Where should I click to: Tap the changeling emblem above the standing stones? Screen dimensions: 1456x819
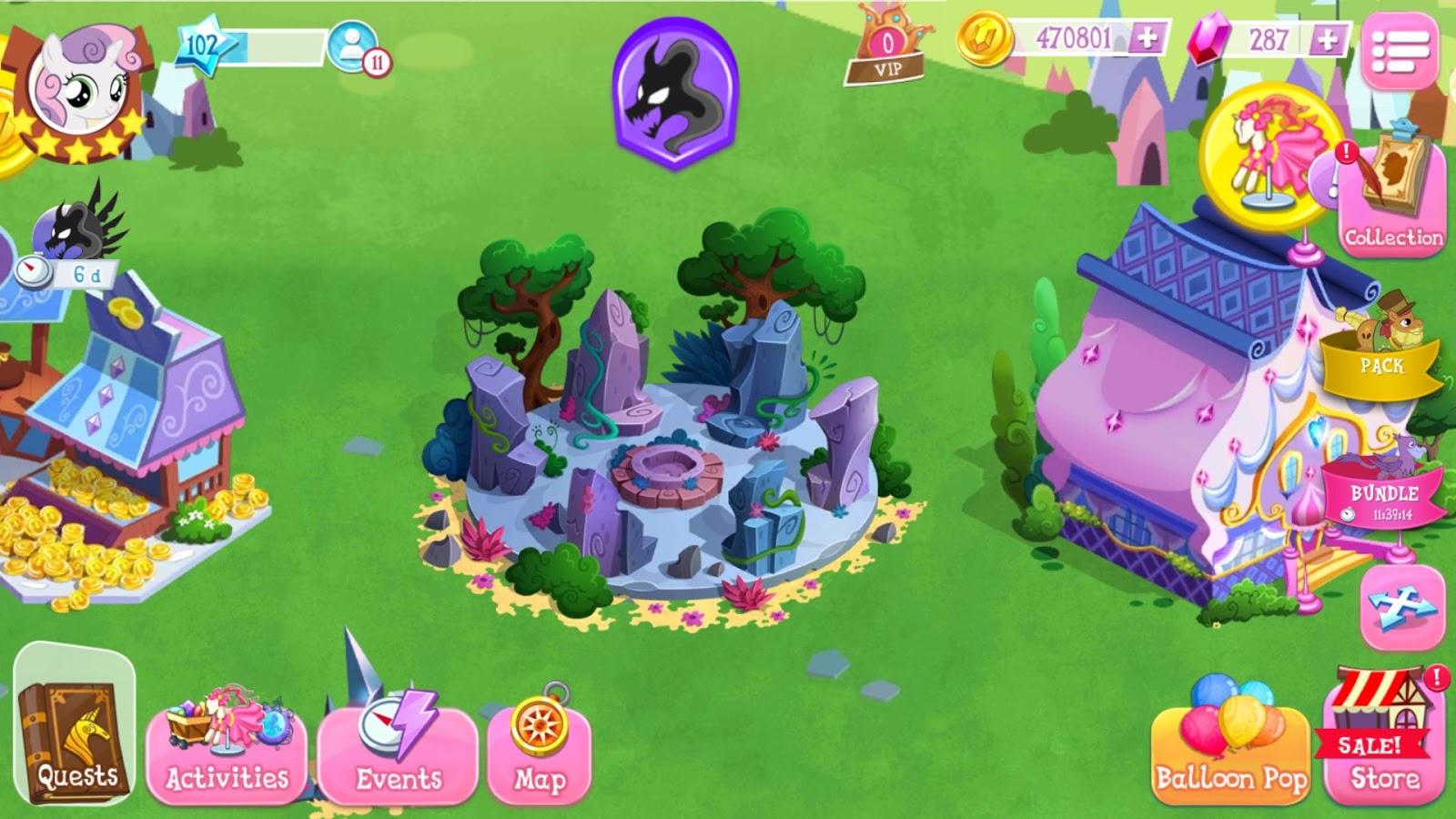[674, 90]
